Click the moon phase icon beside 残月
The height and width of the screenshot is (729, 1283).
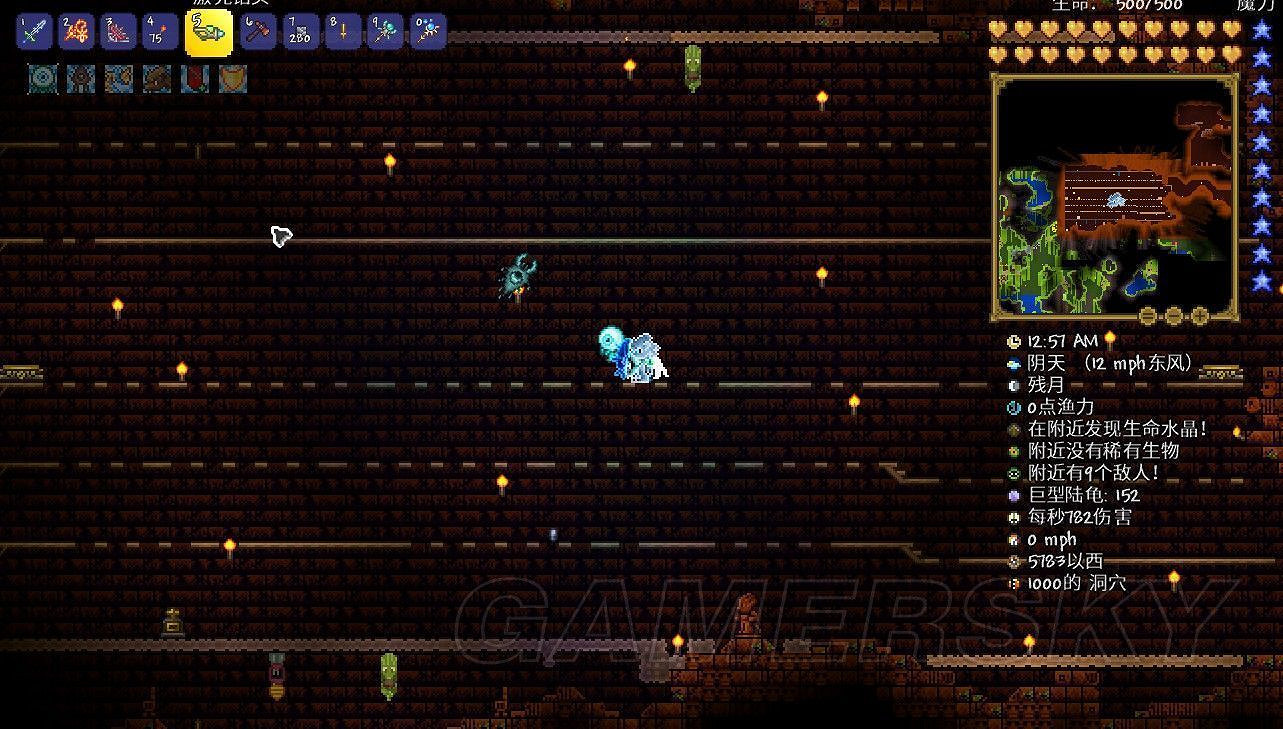tap(1013, 385)
